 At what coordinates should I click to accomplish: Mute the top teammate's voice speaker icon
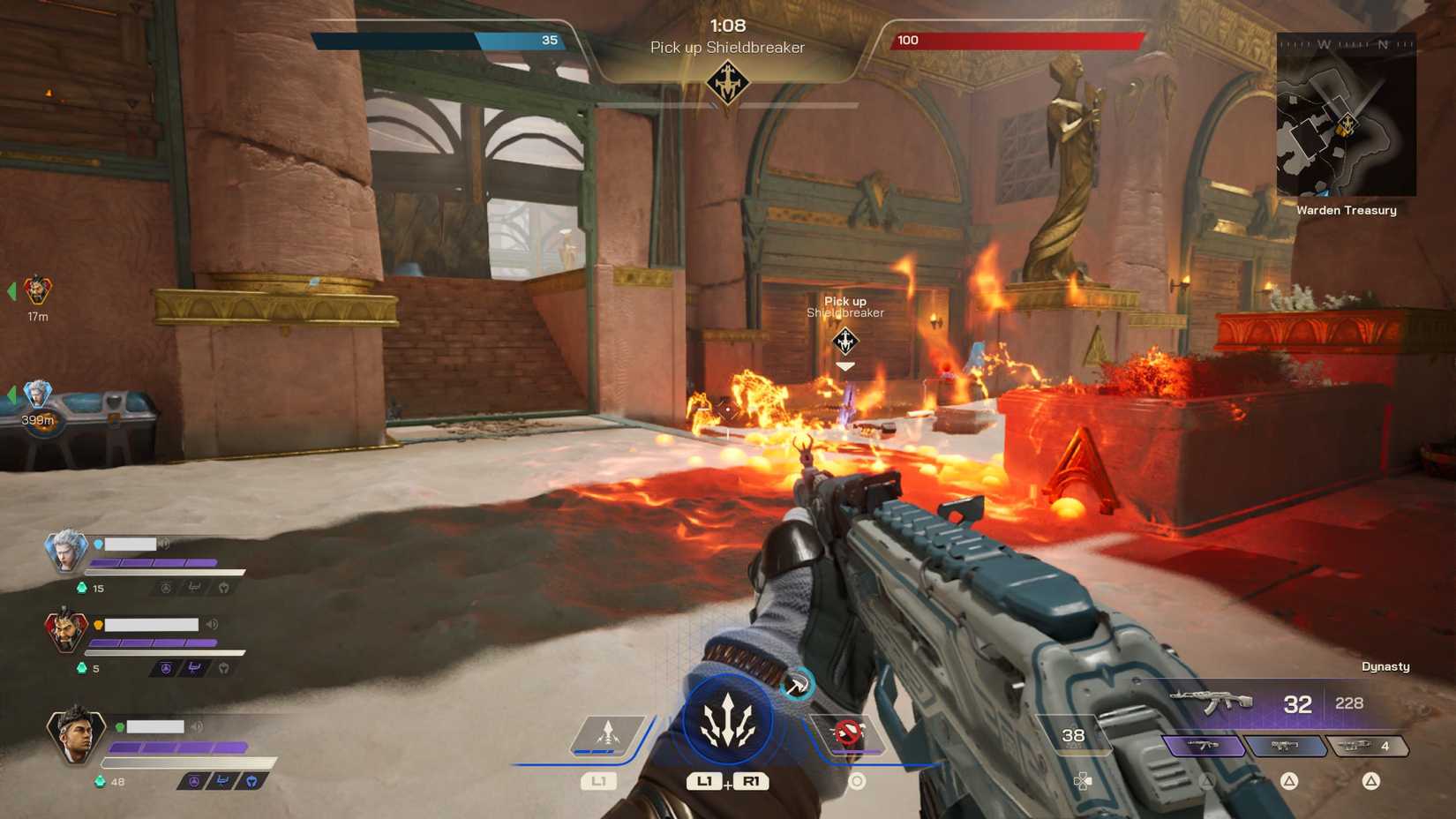pyautogui.click(x=163, y=543)
